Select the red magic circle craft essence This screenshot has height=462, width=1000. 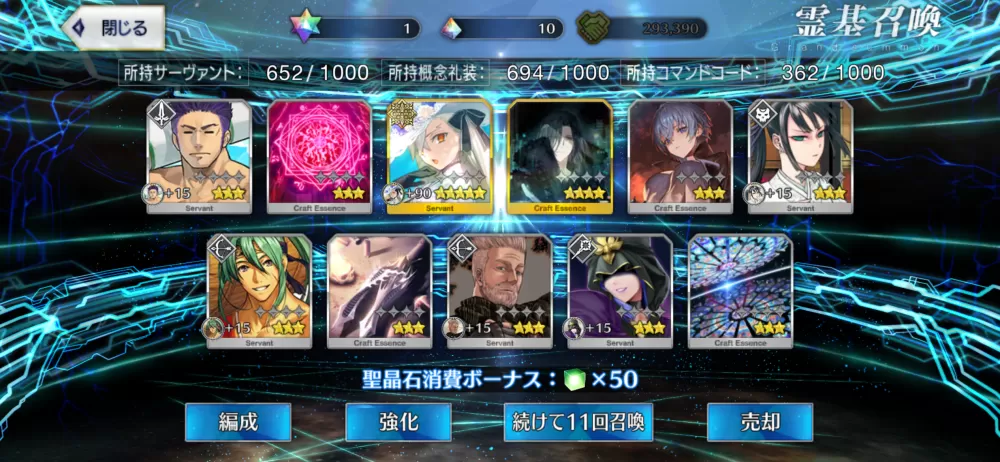(319, 156)
